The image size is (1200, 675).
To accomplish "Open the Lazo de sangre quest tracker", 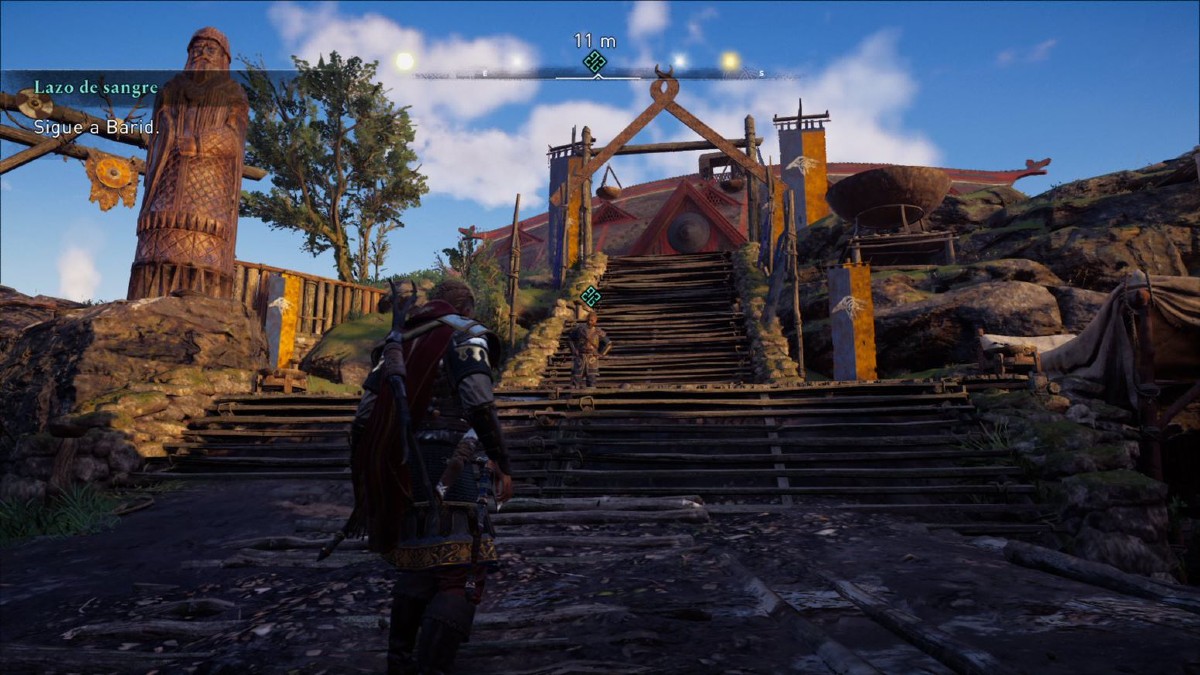I will pyautogui.click(x=96, y=87).
